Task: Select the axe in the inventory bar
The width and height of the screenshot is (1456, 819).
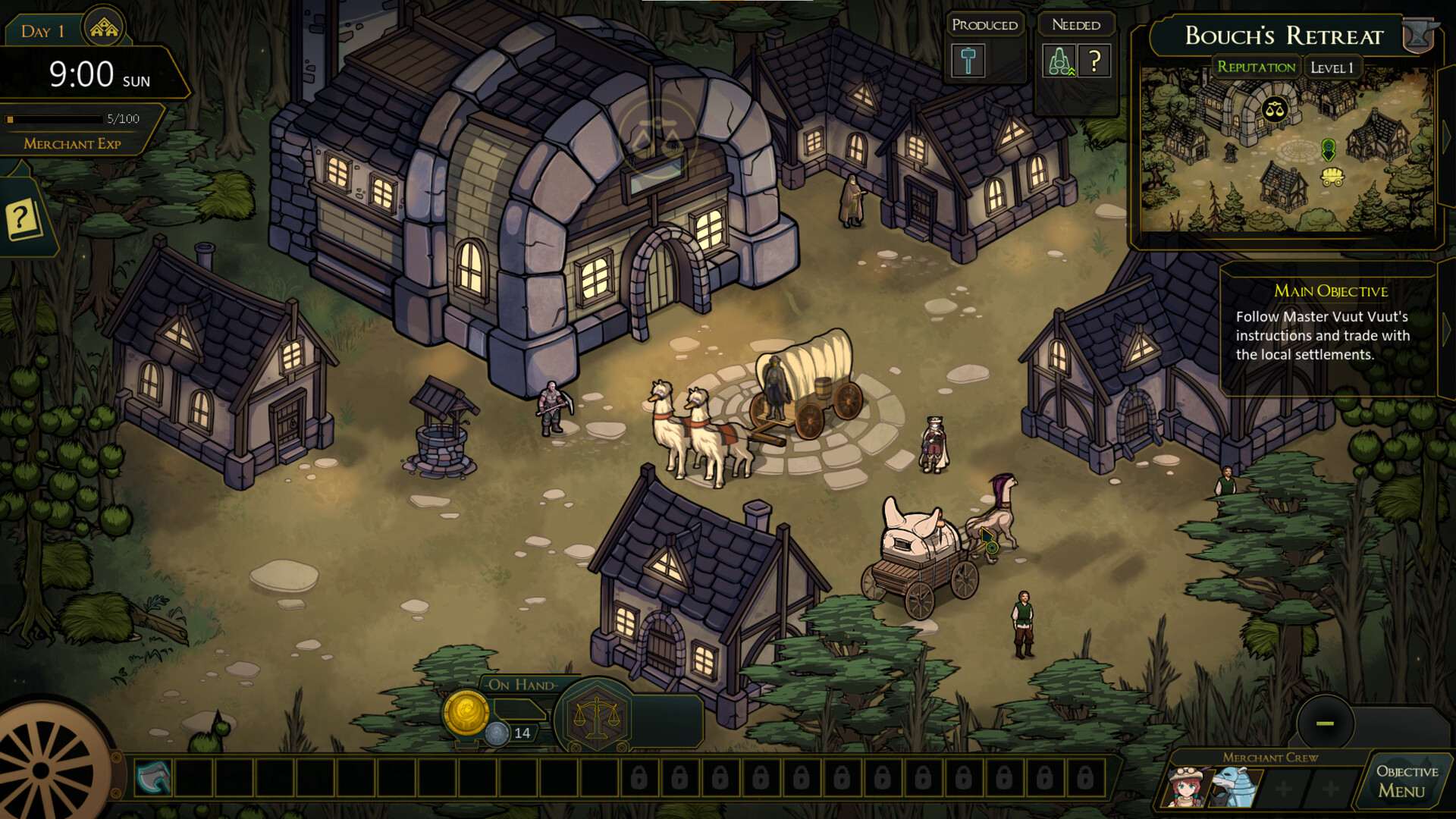Action: 153,777
